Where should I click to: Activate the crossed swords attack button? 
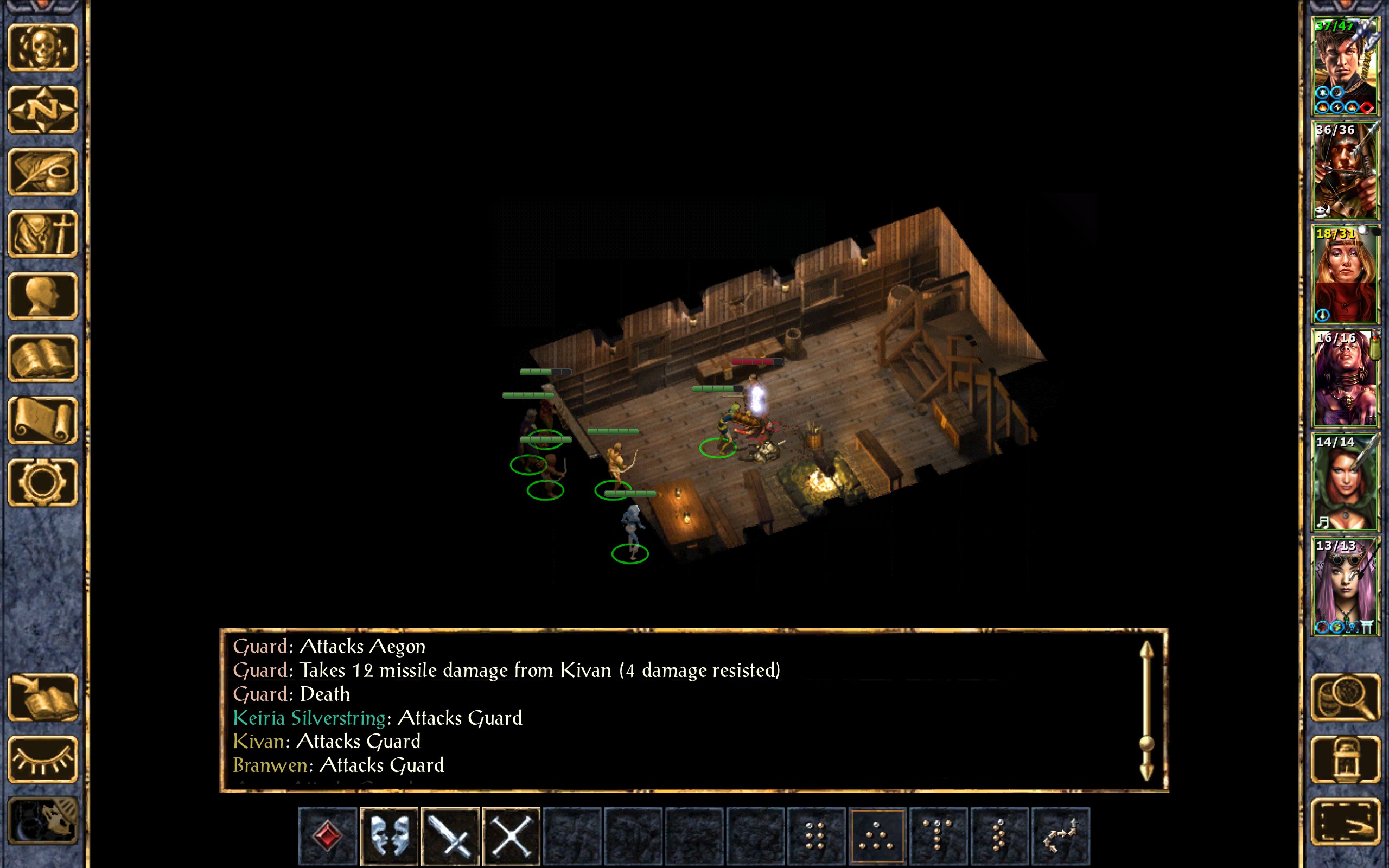(x=511, y=835)
